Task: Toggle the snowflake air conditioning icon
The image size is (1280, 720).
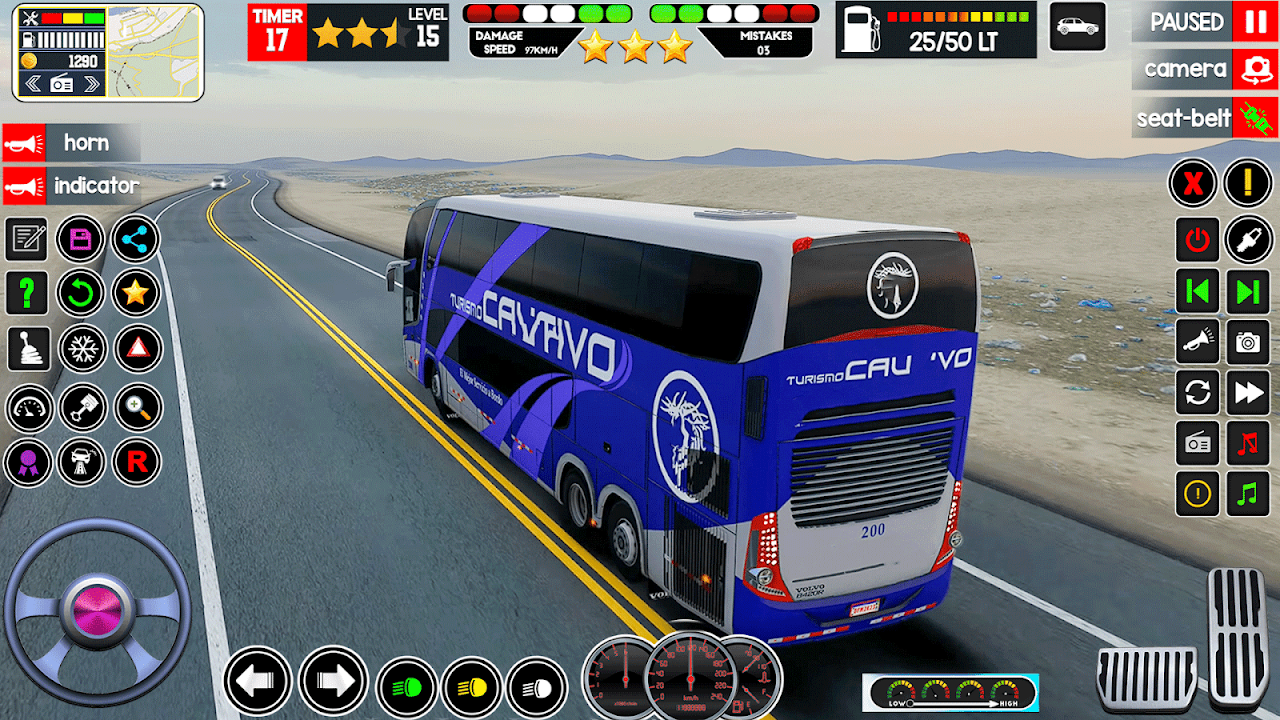Action: 81,349
